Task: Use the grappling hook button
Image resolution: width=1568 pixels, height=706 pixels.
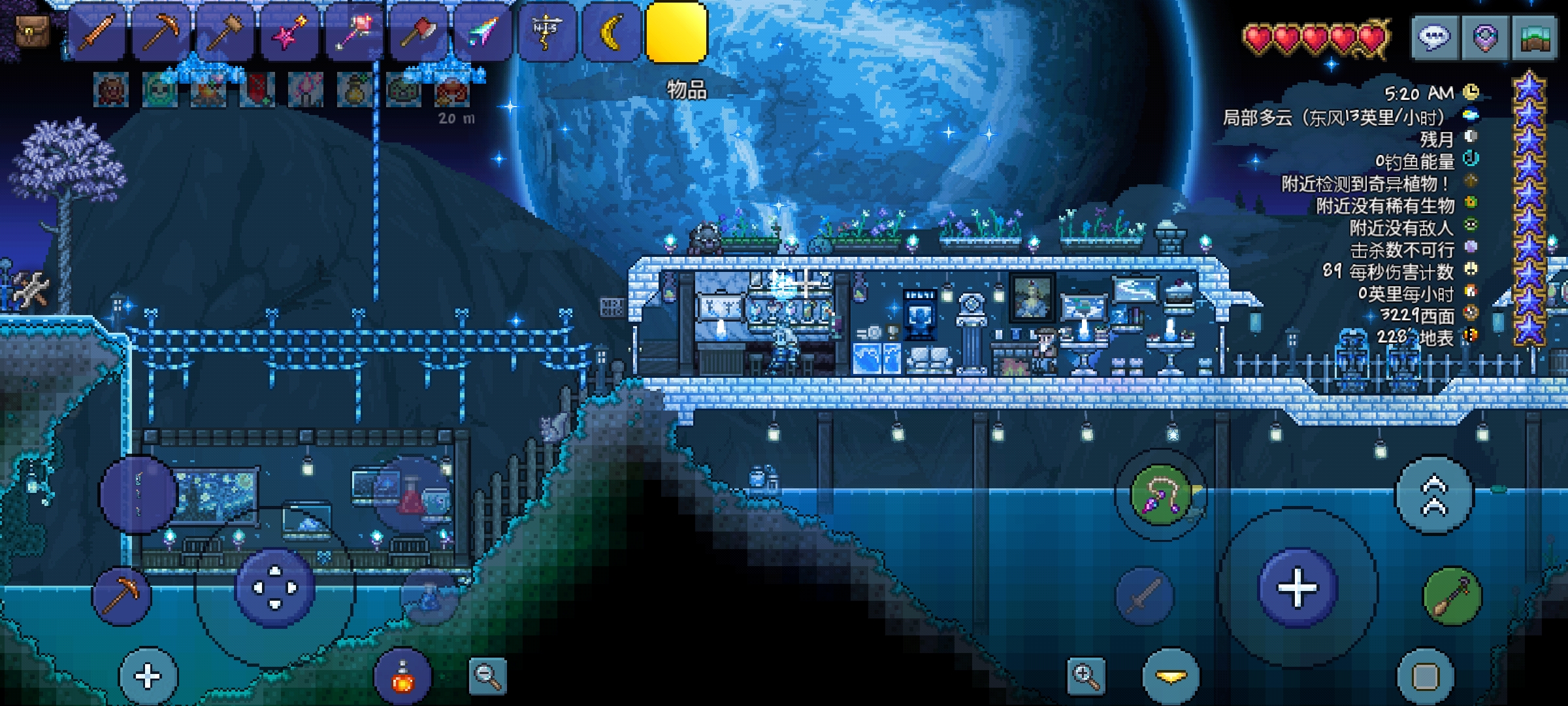Action: click(1160, 496)
